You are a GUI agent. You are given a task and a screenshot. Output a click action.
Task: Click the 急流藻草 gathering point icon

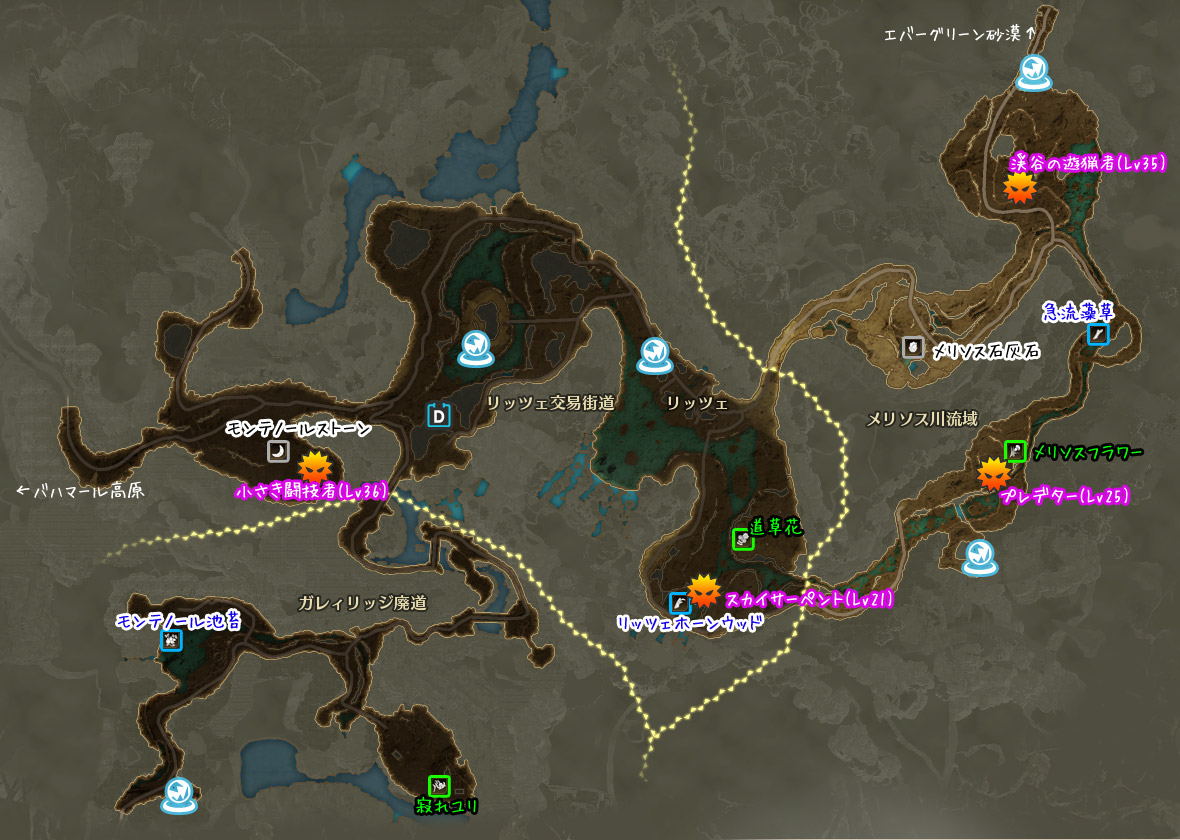(1098, 334)
